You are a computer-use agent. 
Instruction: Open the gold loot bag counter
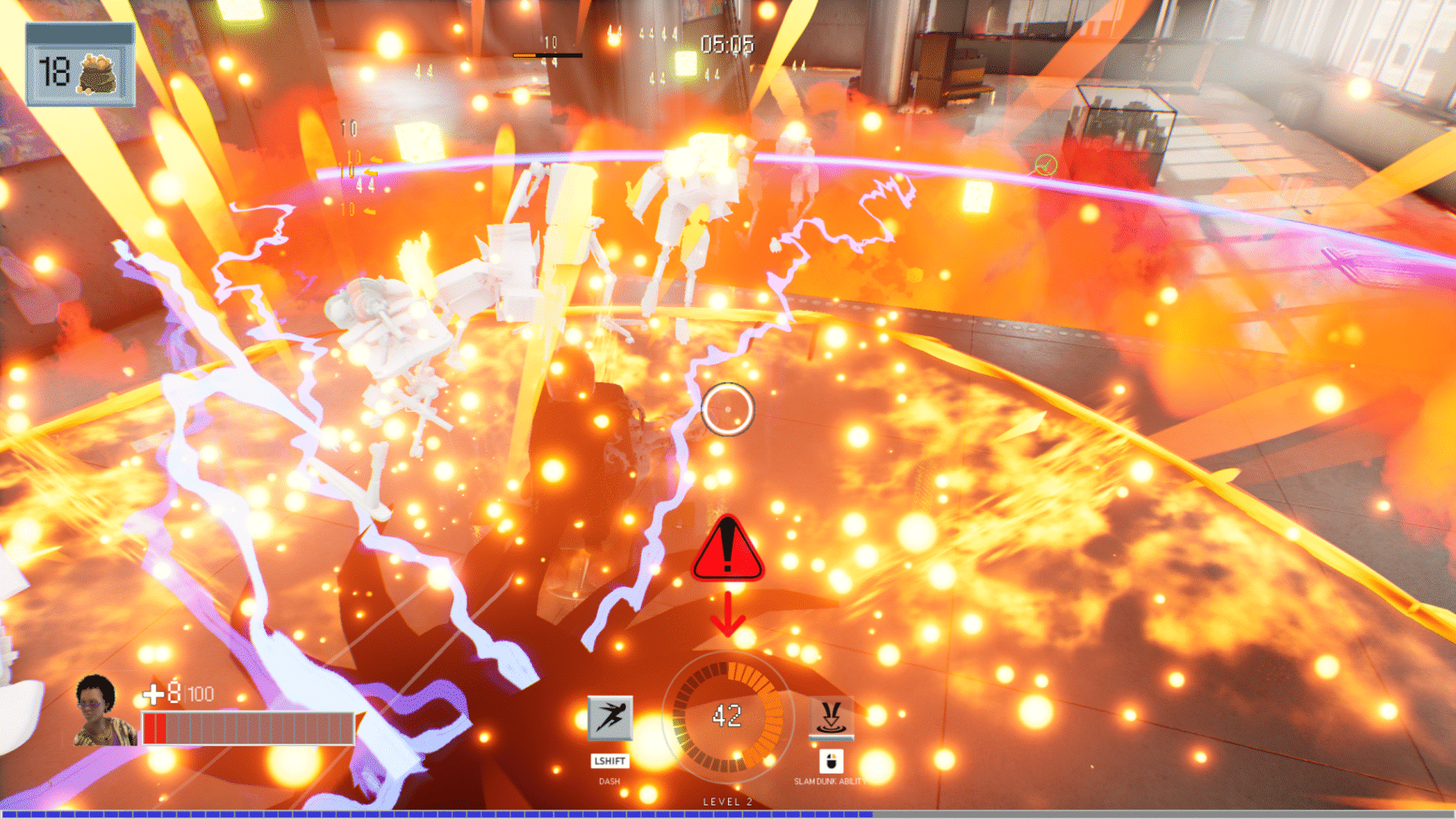tap(80, 66)
